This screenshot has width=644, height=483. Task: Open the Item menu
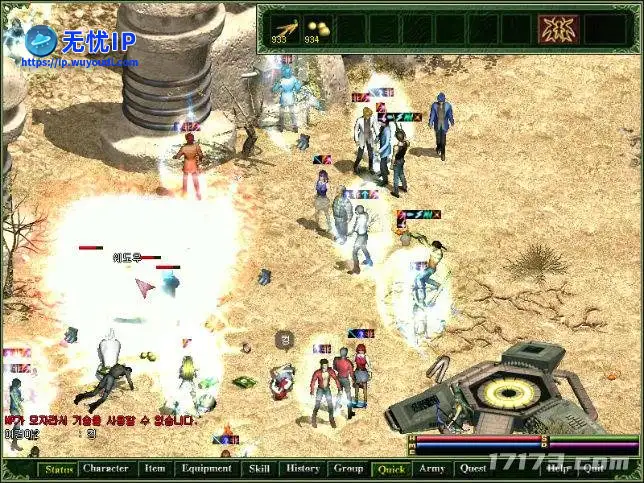pyautogui.click(x=155, y=468)
